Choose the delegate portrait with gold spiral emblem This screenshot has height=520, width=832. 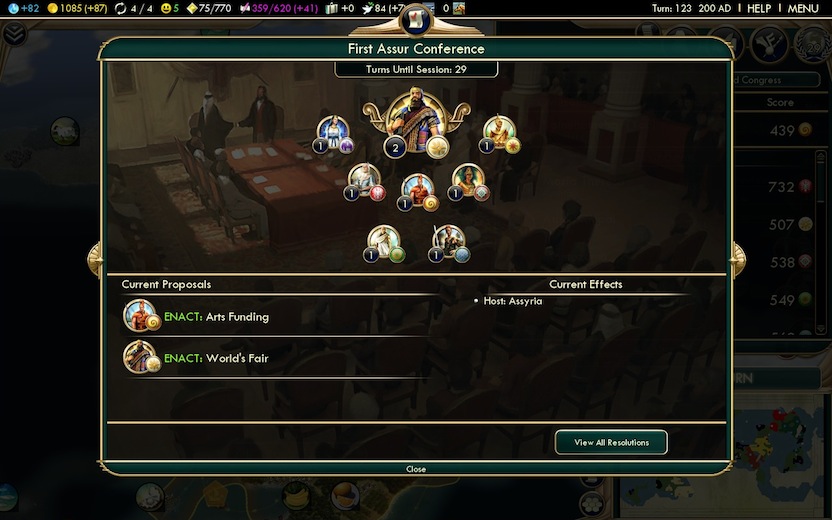(418, 188)
